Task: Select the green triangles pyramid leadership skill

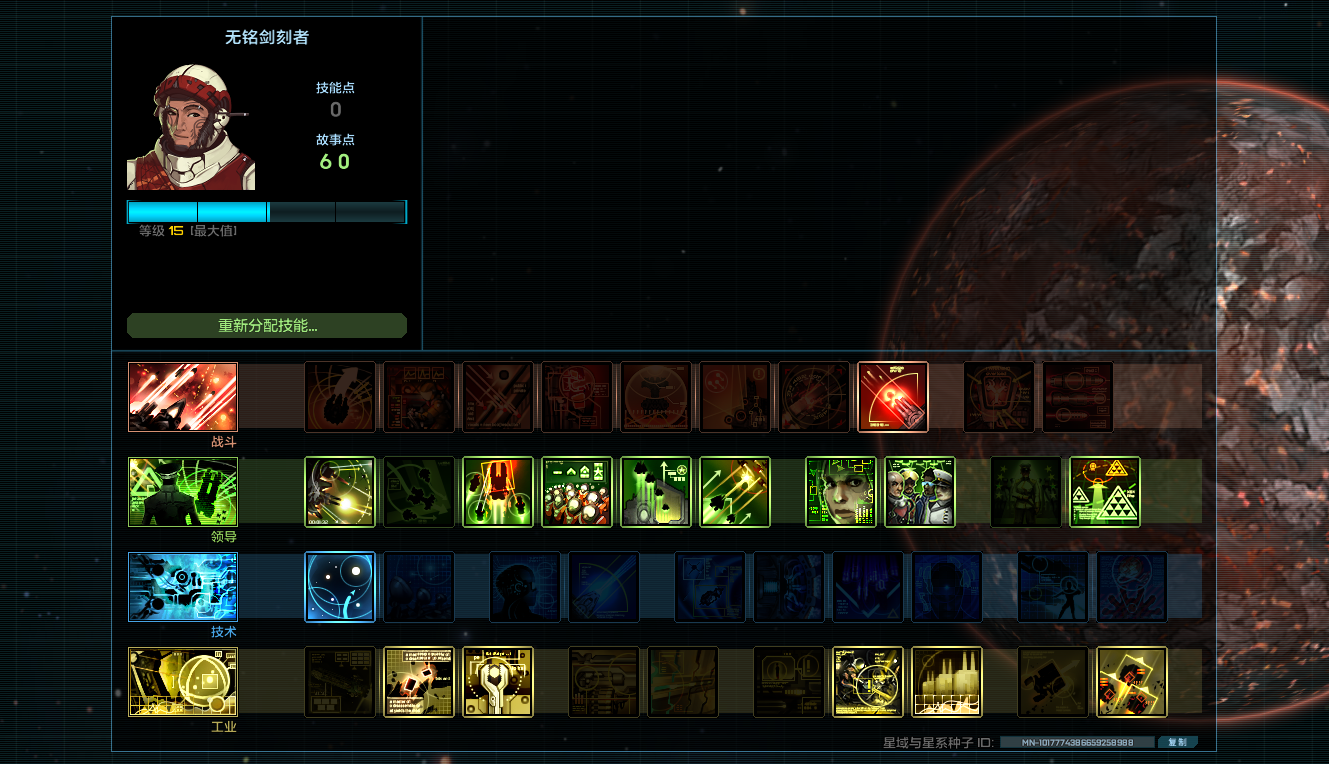Action: (1105, 492)
